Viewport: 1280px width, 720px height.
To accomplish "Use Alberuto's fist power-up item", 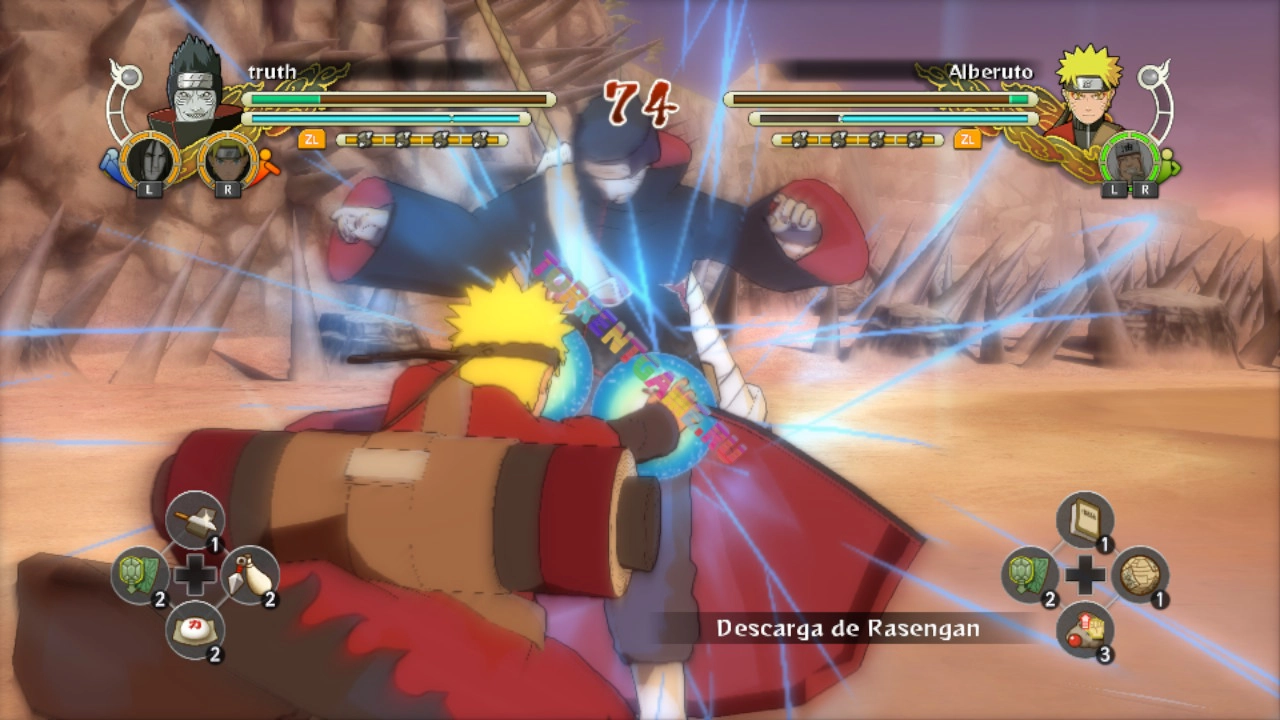I will (1084, 630).
